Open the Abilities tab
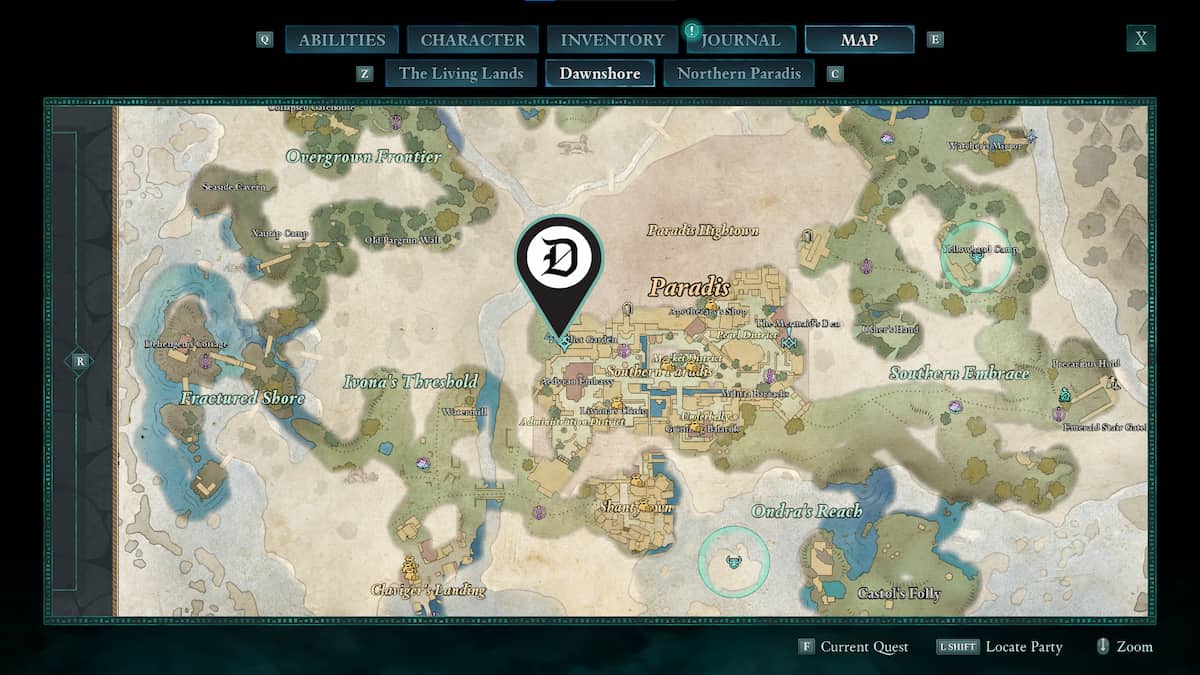This screenshot has height=675, width=1200. [x=341, y=40]
